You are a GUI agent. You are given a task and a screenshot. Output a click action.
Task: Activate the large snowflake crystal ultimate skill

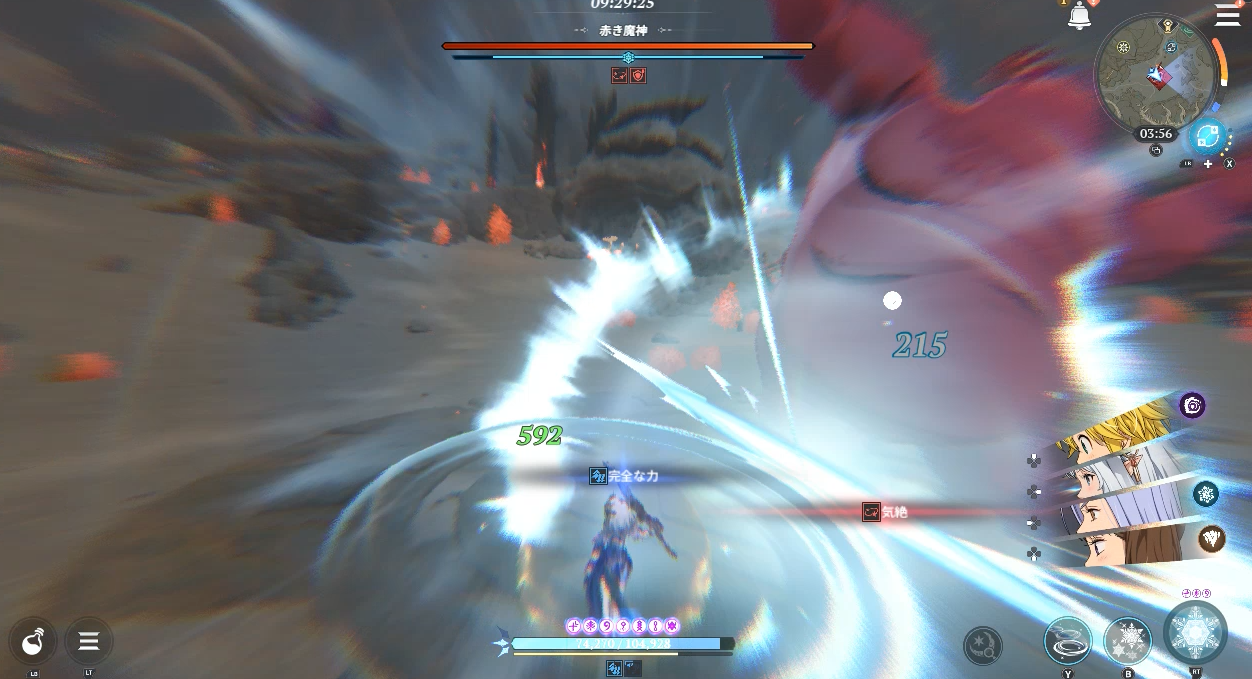[x=1195, y=633]
